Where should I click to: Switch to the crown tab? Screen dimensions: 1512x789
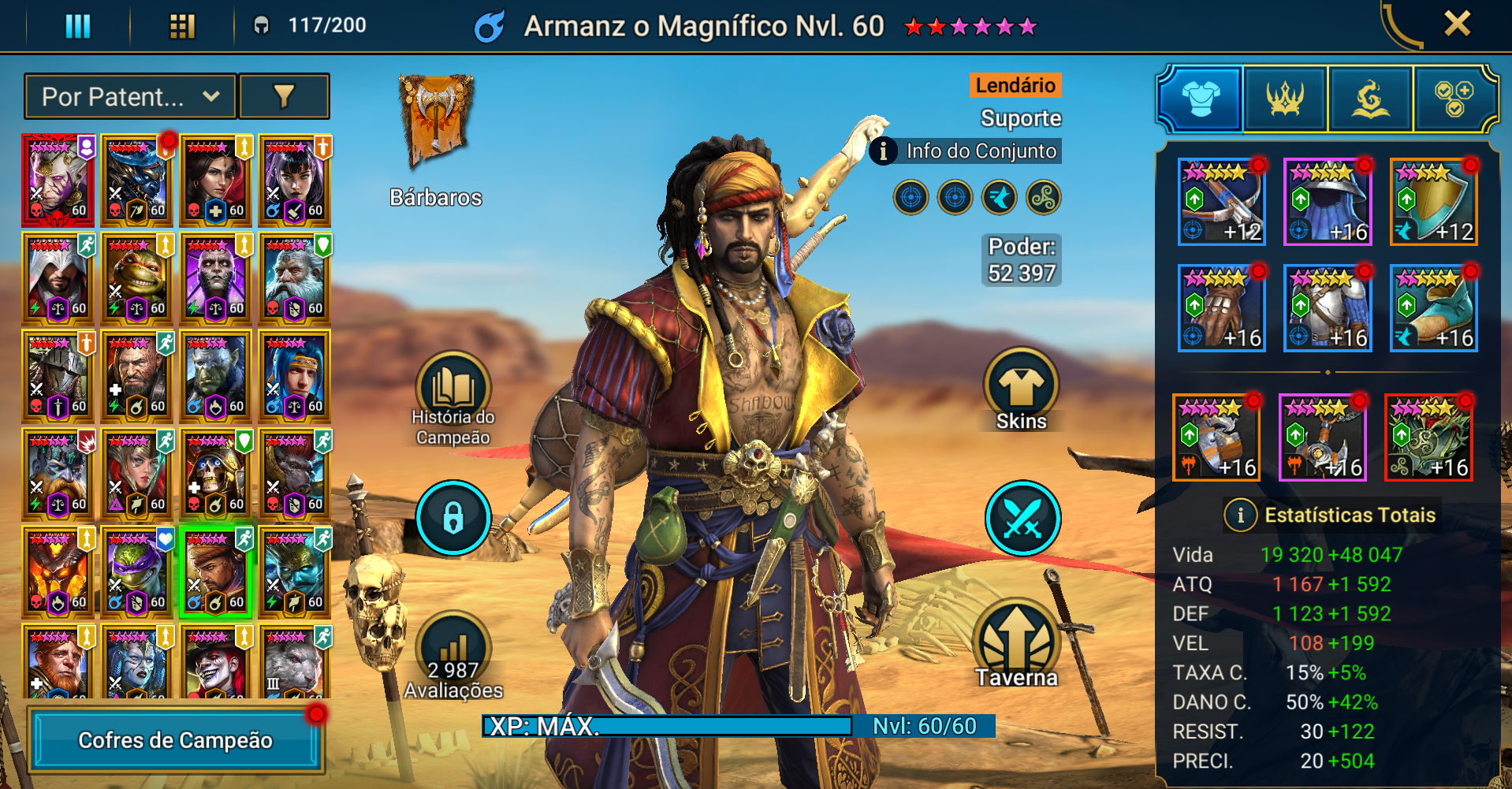point(1285,99)
